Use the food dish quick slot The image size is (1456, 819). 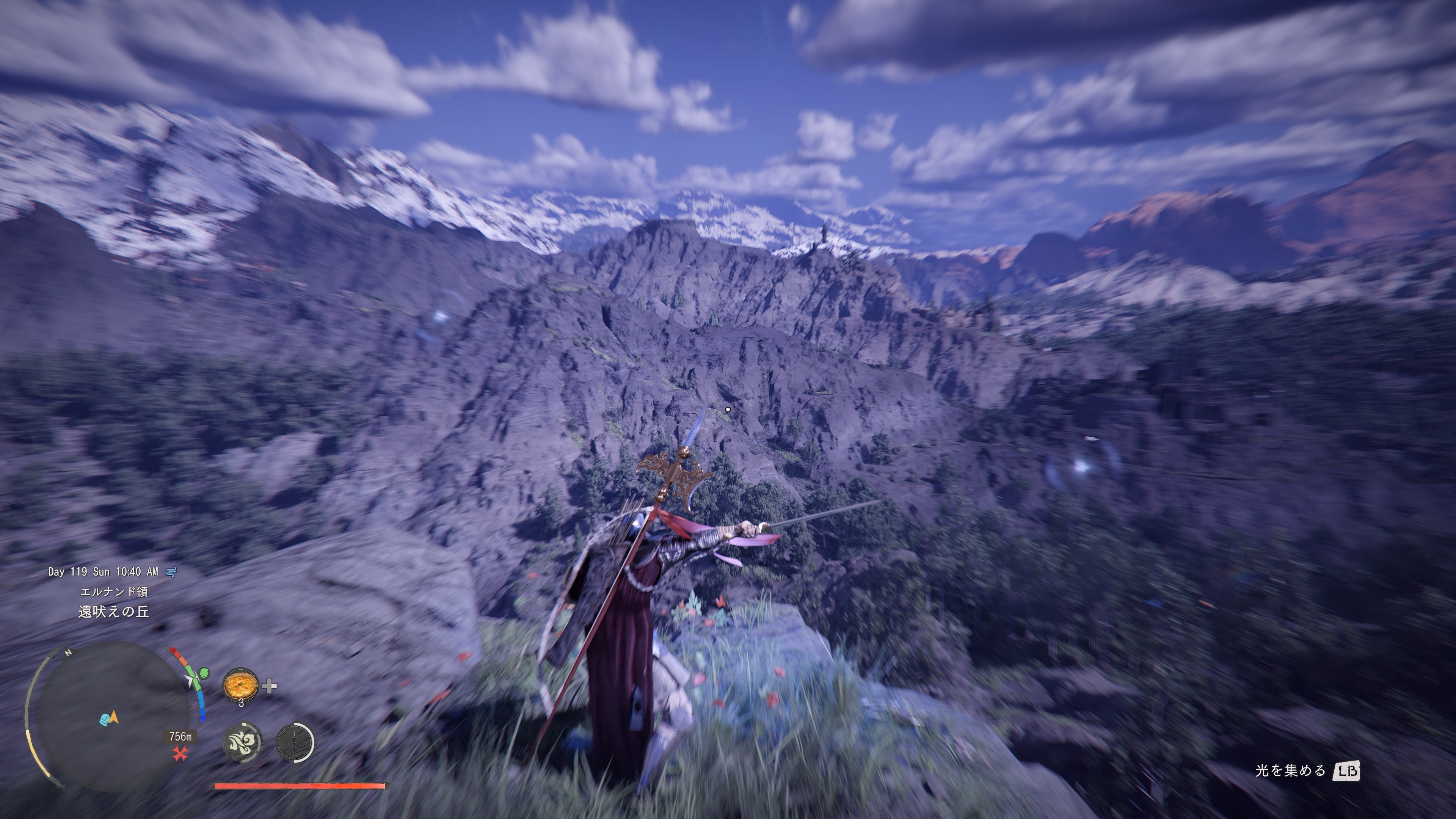coord(241,685)
